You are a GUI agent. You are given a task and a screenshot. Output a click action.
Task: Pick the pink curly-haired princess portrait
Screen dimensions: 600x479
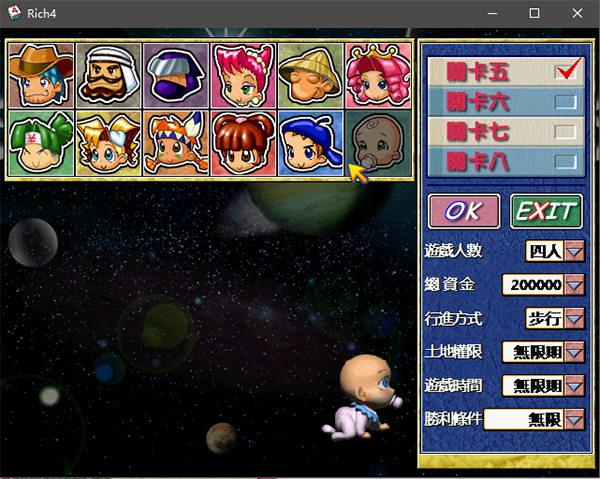click(378, 75)
